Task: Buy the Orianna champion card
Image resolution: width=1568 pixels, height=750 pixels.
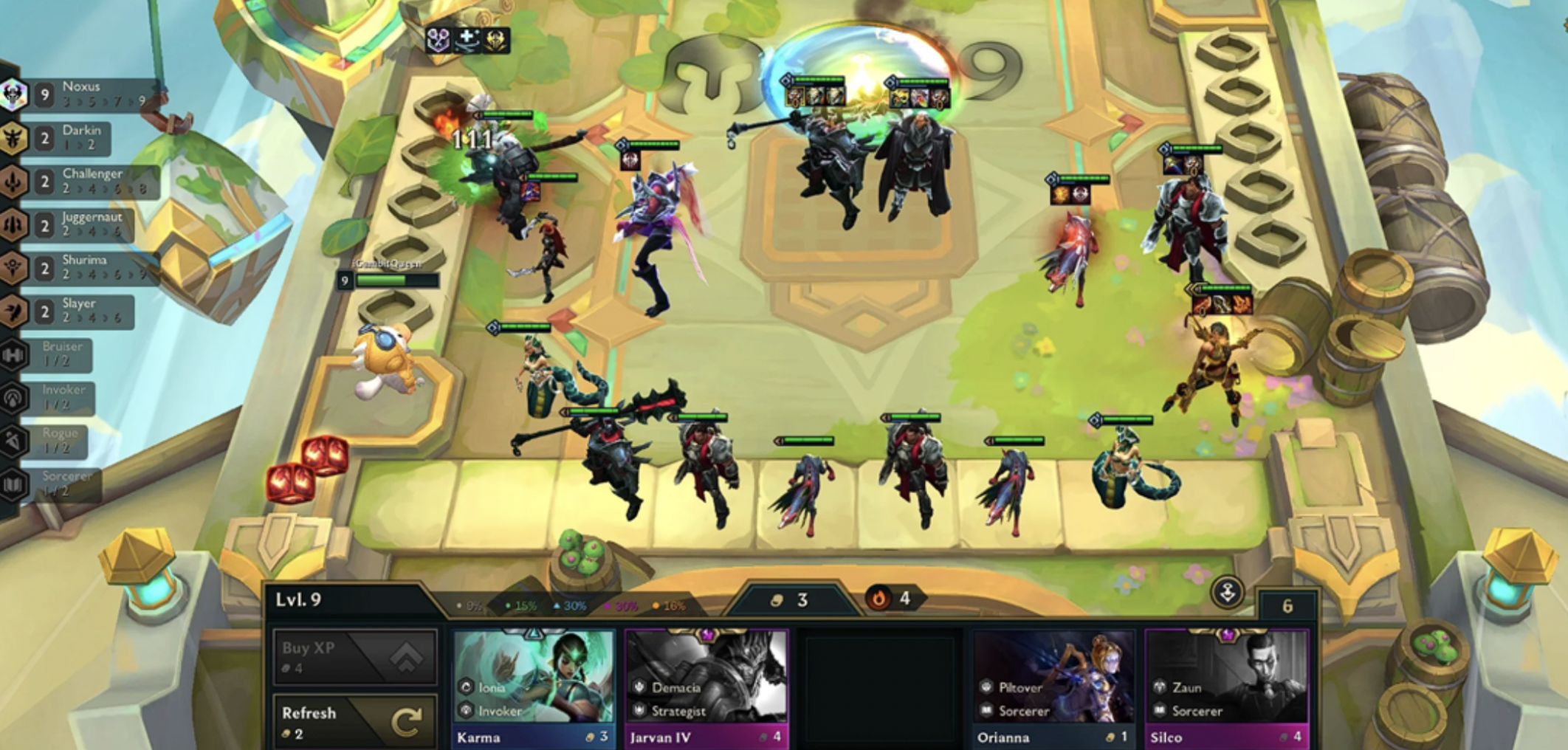Action: point(1053,688)
